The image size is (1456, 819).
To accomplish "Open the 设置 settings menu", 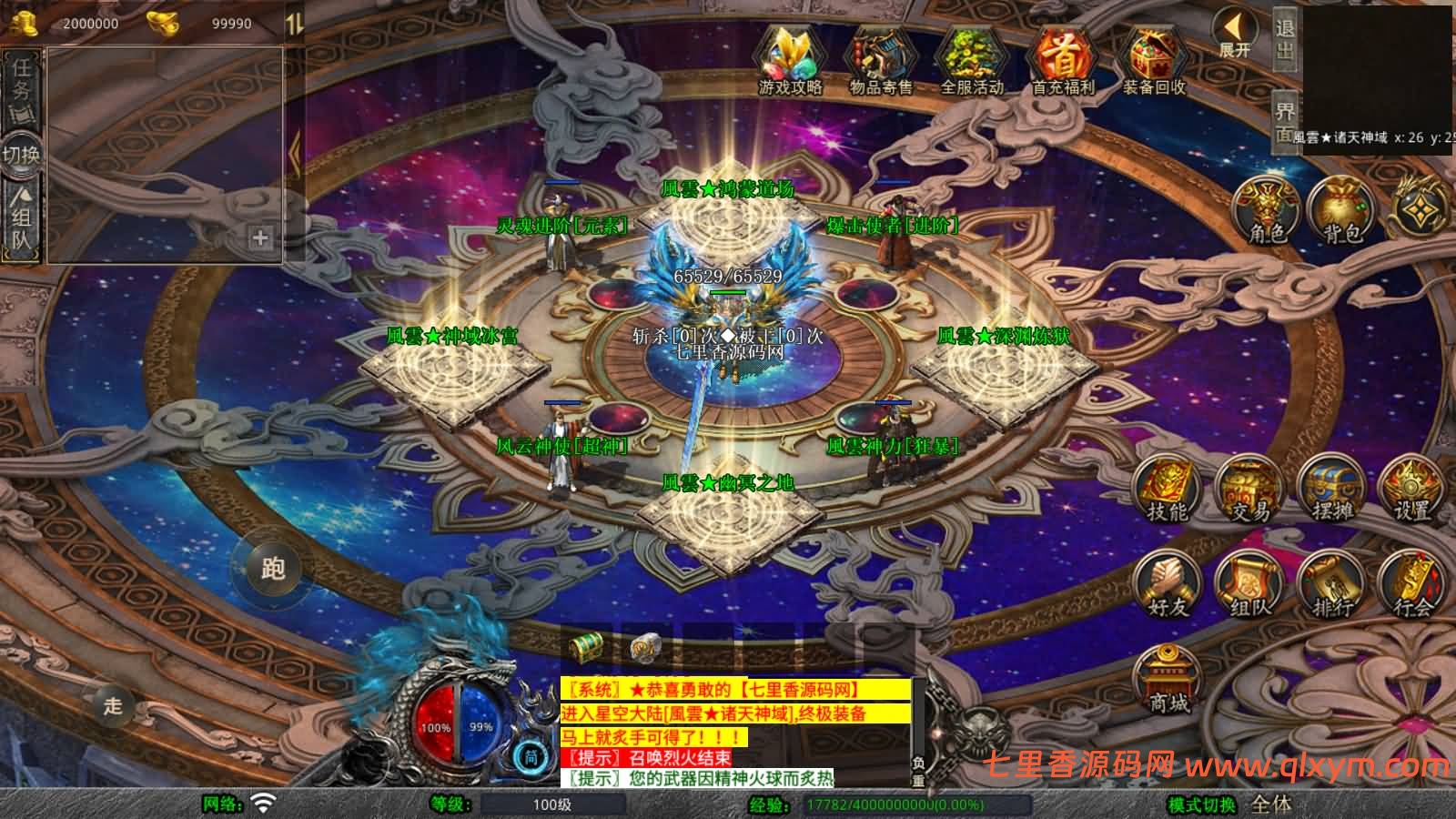I will pyautogui.click(x=1412, y=490).
